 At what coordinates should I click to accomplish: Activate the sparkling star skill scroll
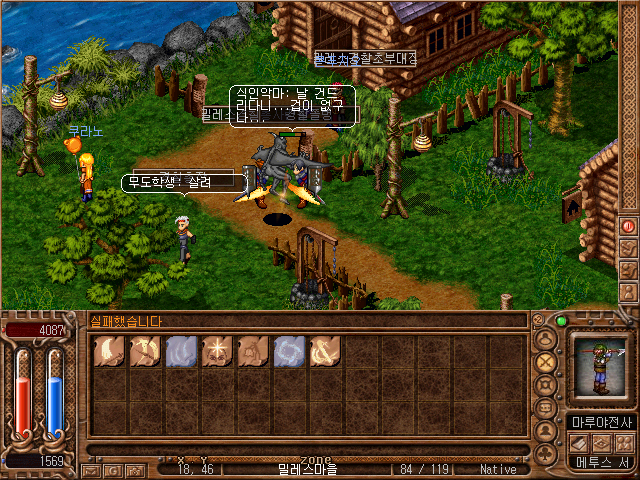click(217, 351)
